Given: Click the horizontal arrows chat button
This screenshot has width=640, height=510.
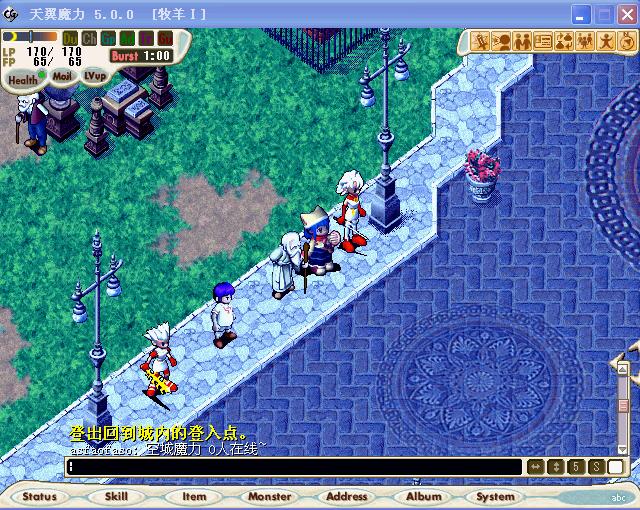Looking at the screenshot, I should pos(535,467).
